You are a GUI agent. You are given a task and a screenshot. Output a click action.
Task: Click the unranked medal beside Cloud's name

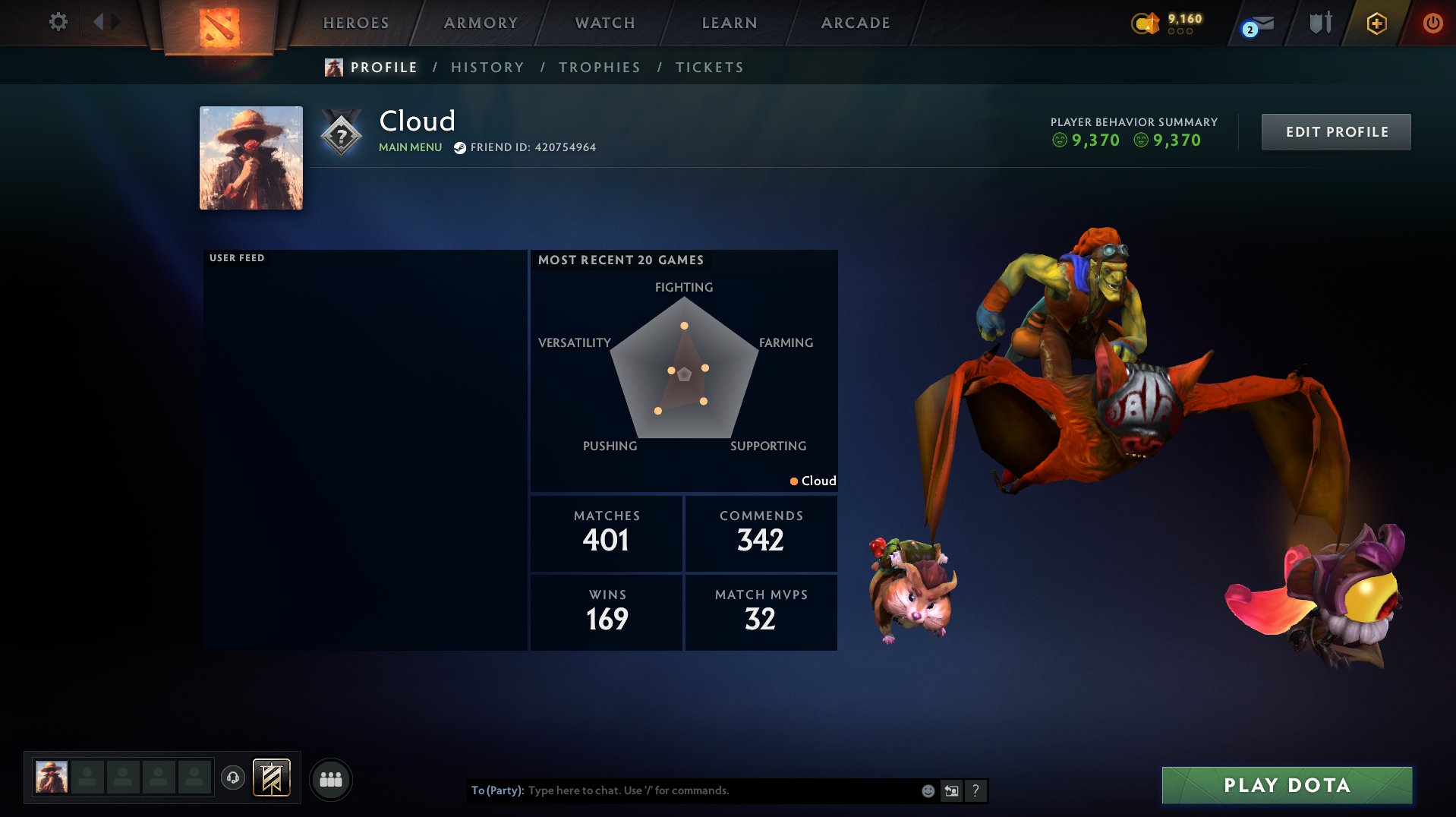(x=342, y=134)
